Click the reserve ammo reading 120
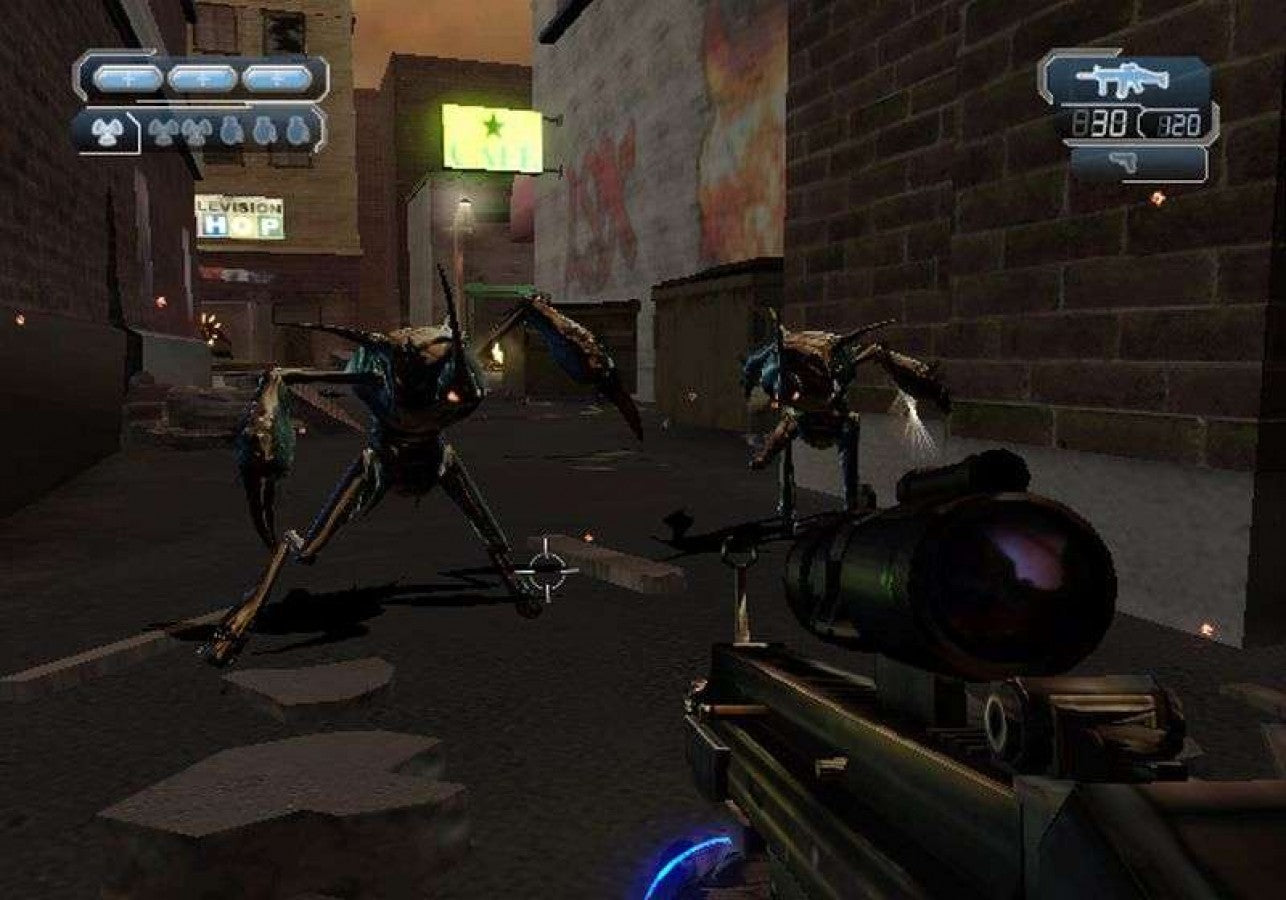This screenshot has width=1286, height=900. [x=1180, y=122]
